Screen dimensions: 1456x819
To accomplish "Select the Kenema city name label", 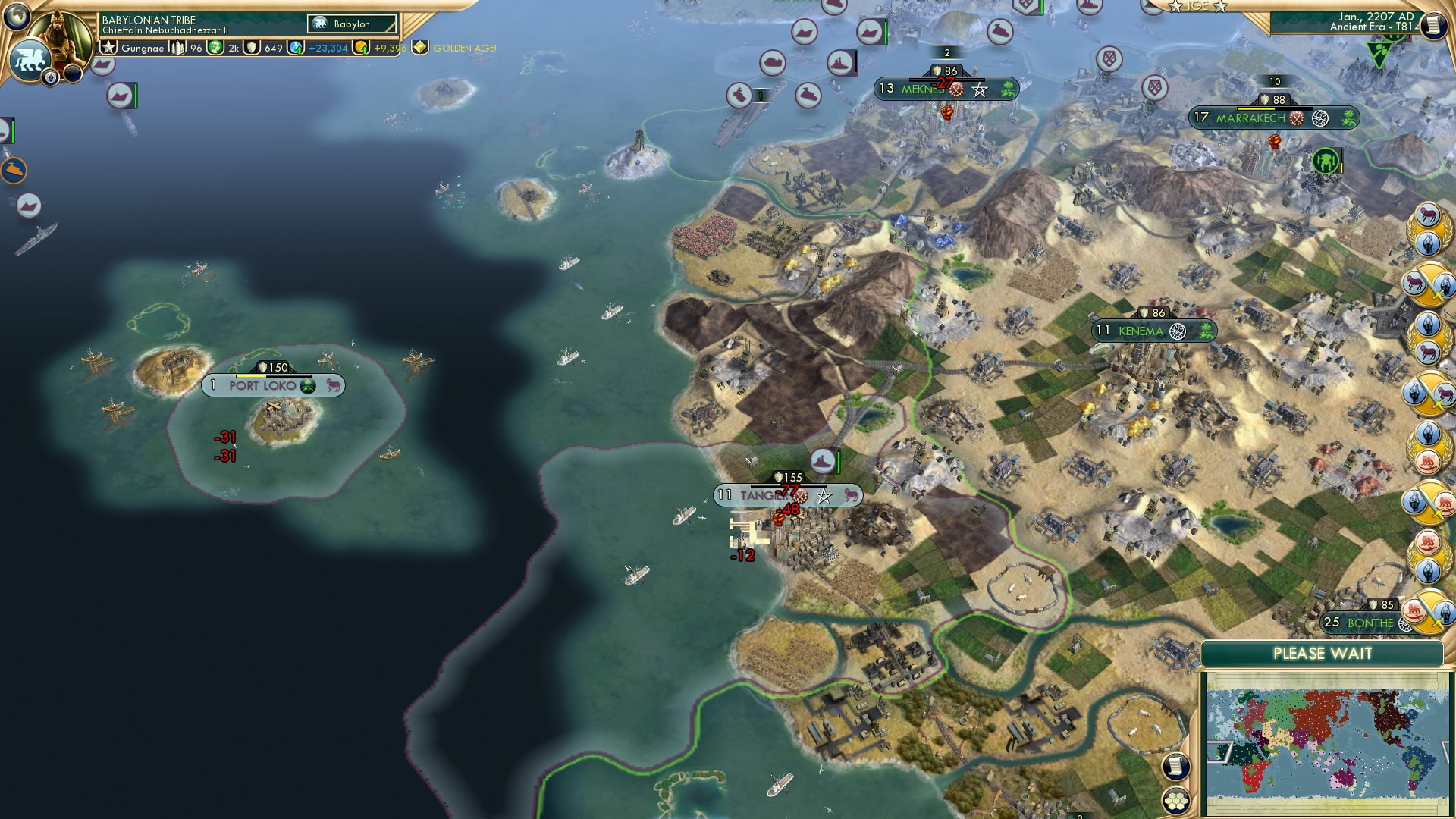I will click(1140, 331).
